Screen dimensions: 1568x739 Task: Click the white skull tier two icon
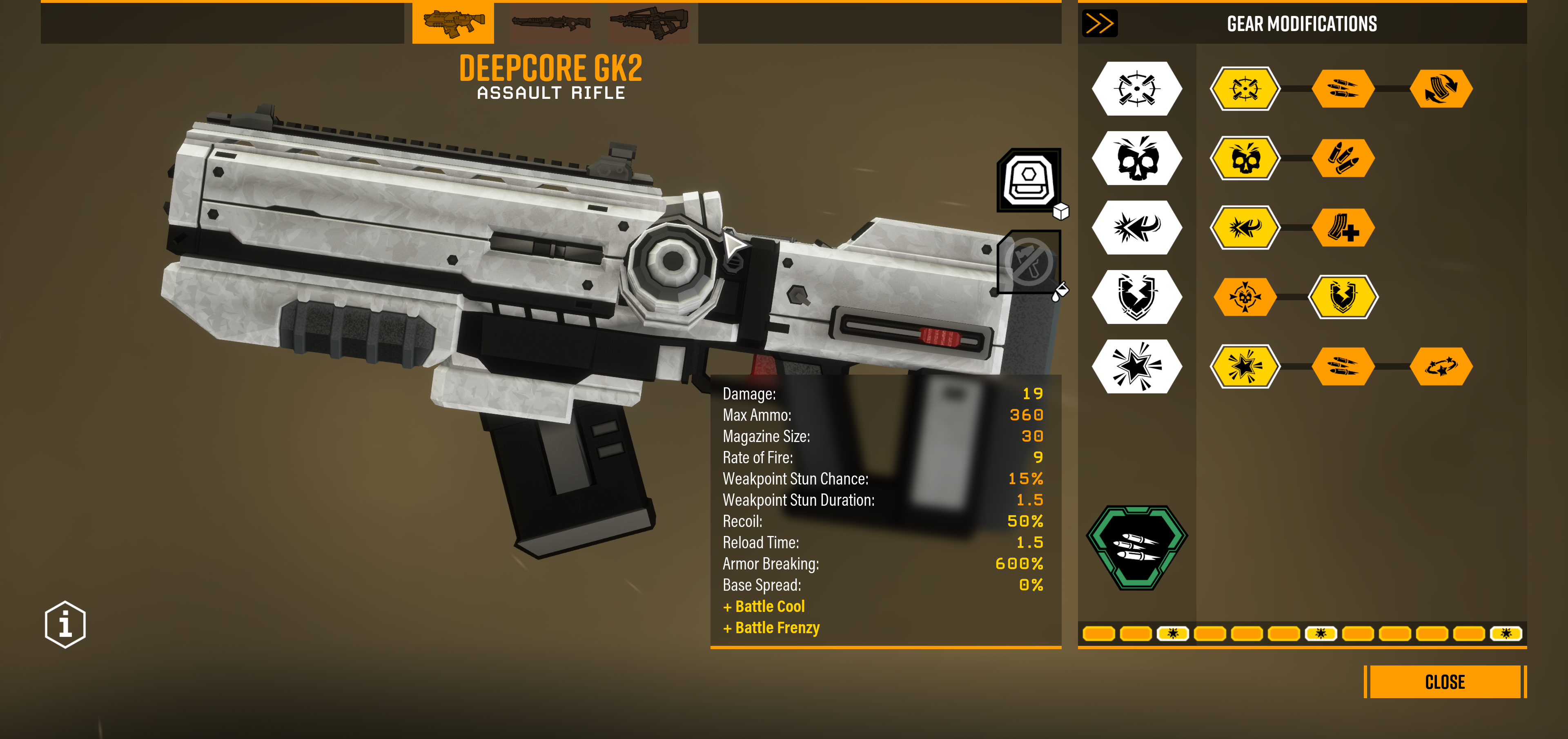pos(1136,158)
